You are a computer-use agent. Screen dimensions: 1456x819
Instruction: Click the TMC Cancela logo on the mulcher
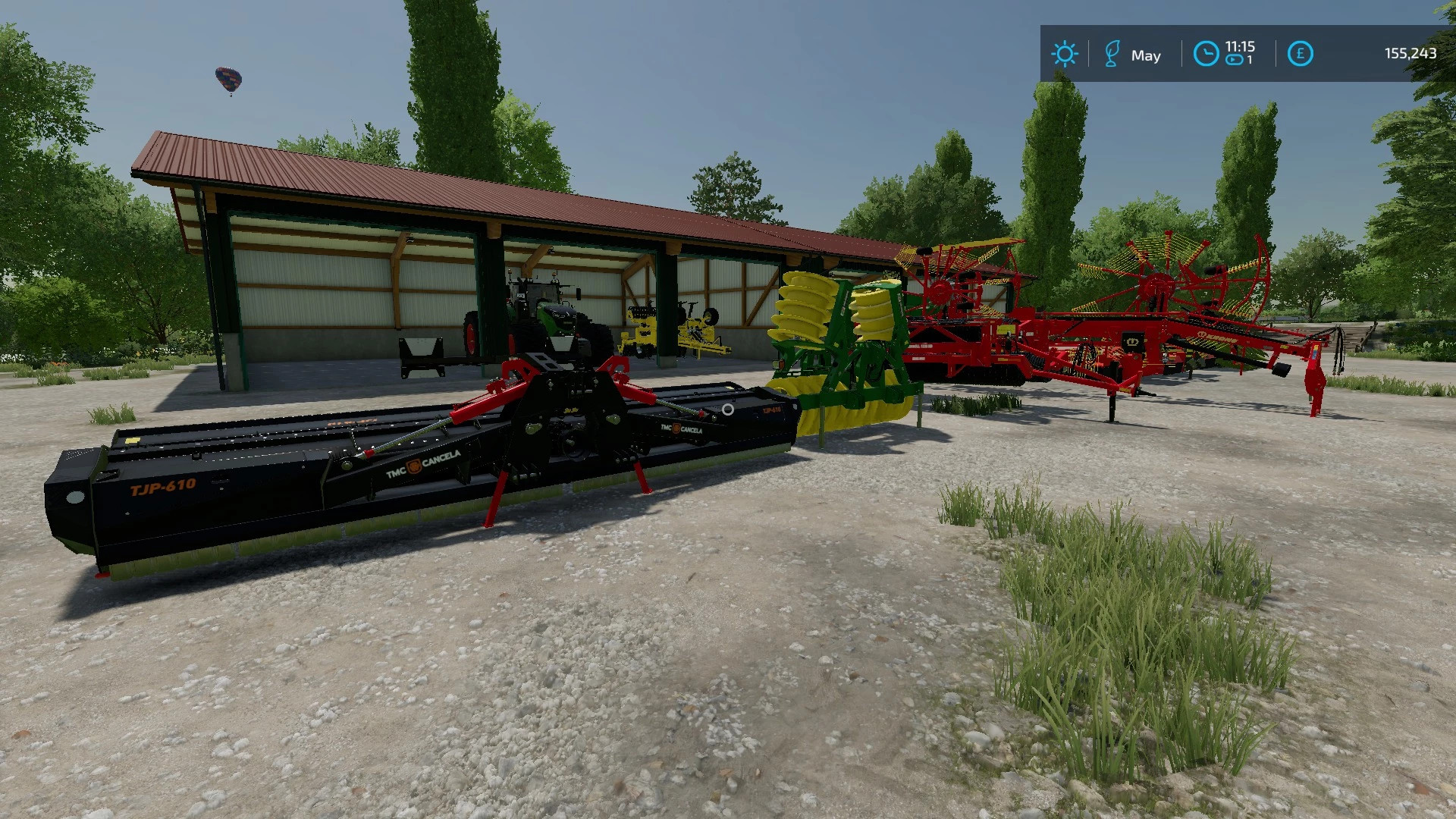[x=423, y=466]
